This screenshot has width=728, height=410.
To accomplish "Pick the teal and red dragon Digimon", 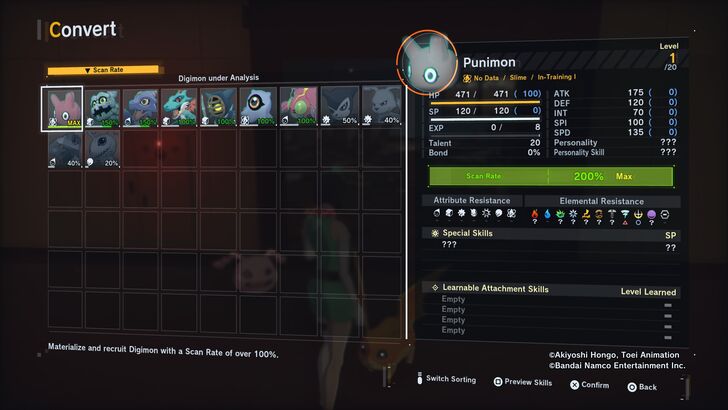I will (180, 107).
